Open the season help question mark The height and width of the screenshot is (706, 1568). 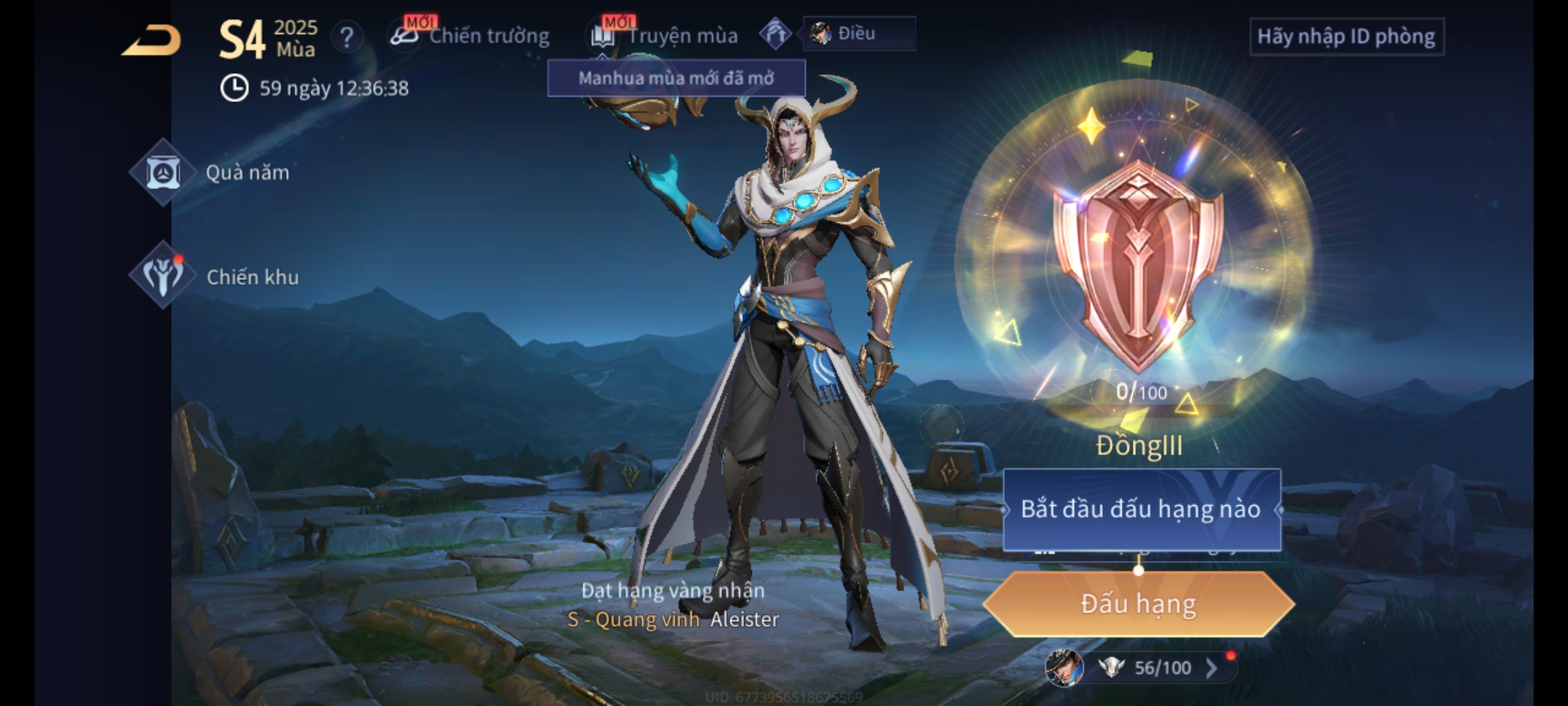[x=346, y=37]
